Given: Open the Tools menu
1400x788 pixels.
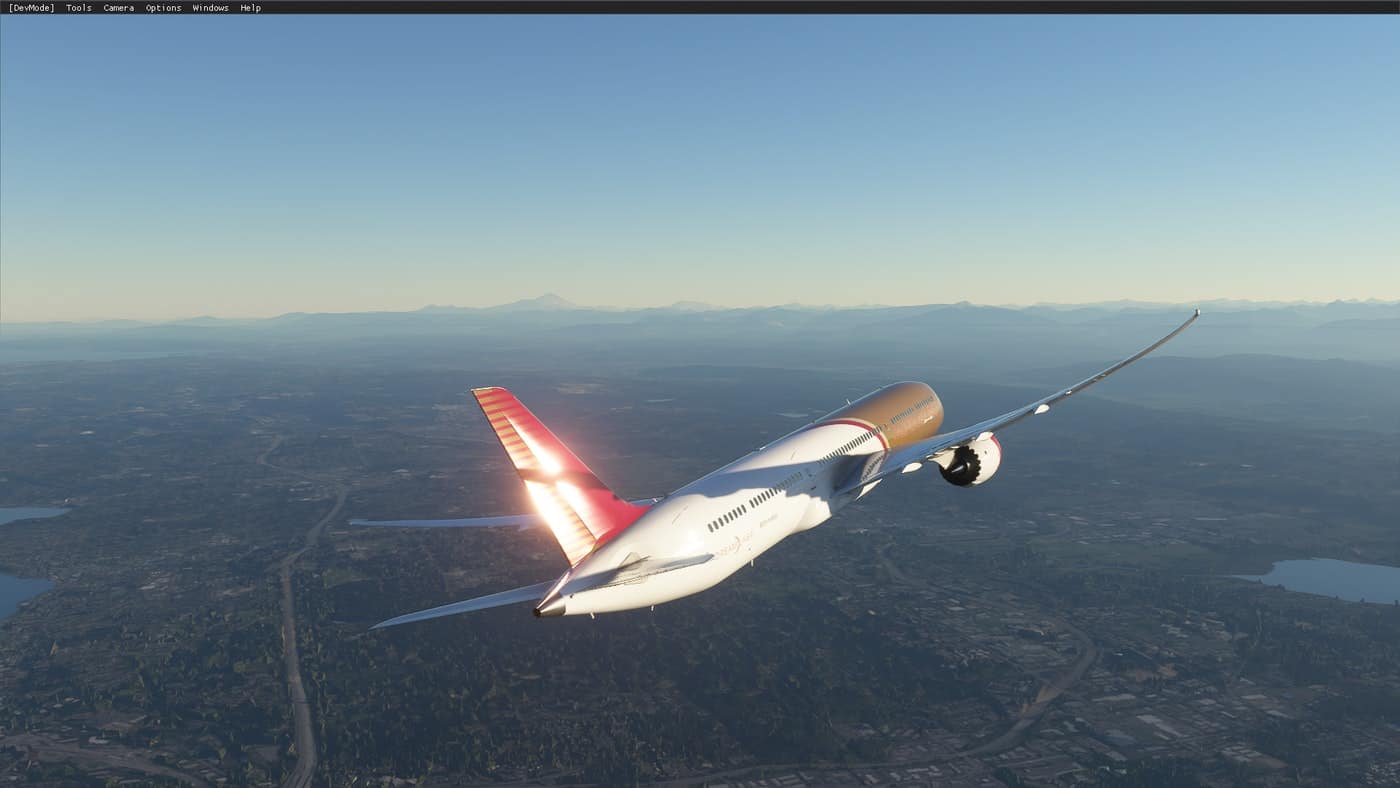Looking at the screenshot, I should (x=78, y=8).
